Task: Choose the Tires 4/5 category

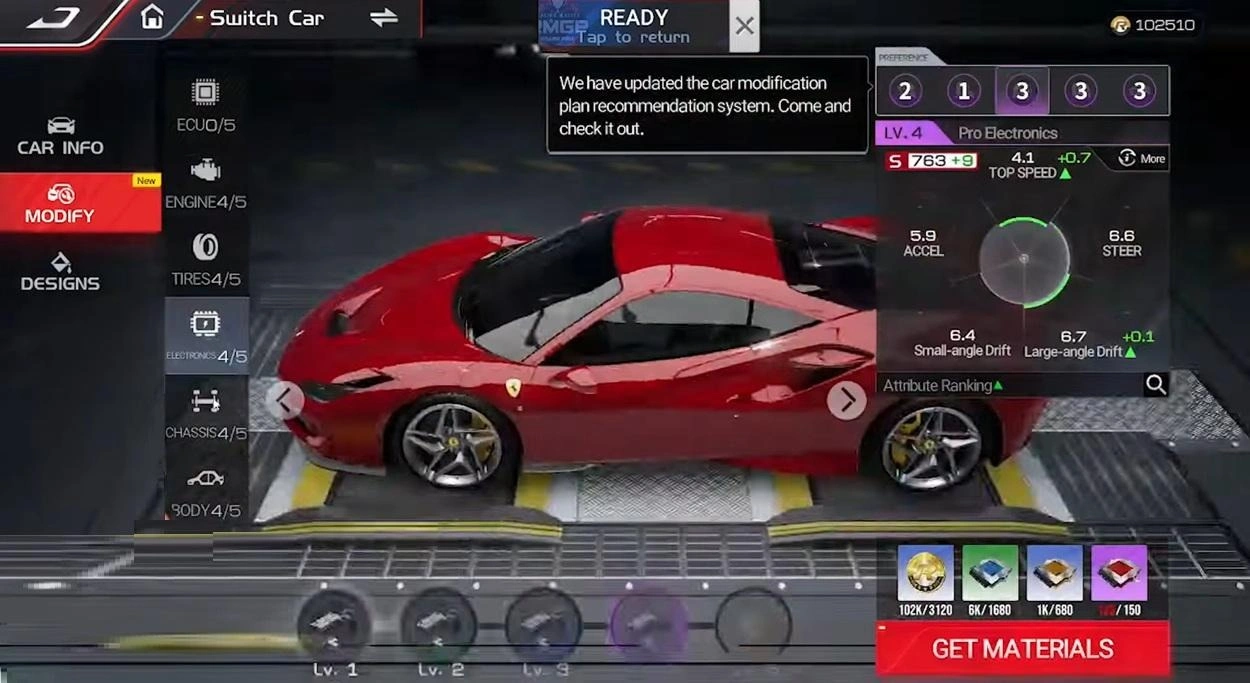Action: [206, 260]
